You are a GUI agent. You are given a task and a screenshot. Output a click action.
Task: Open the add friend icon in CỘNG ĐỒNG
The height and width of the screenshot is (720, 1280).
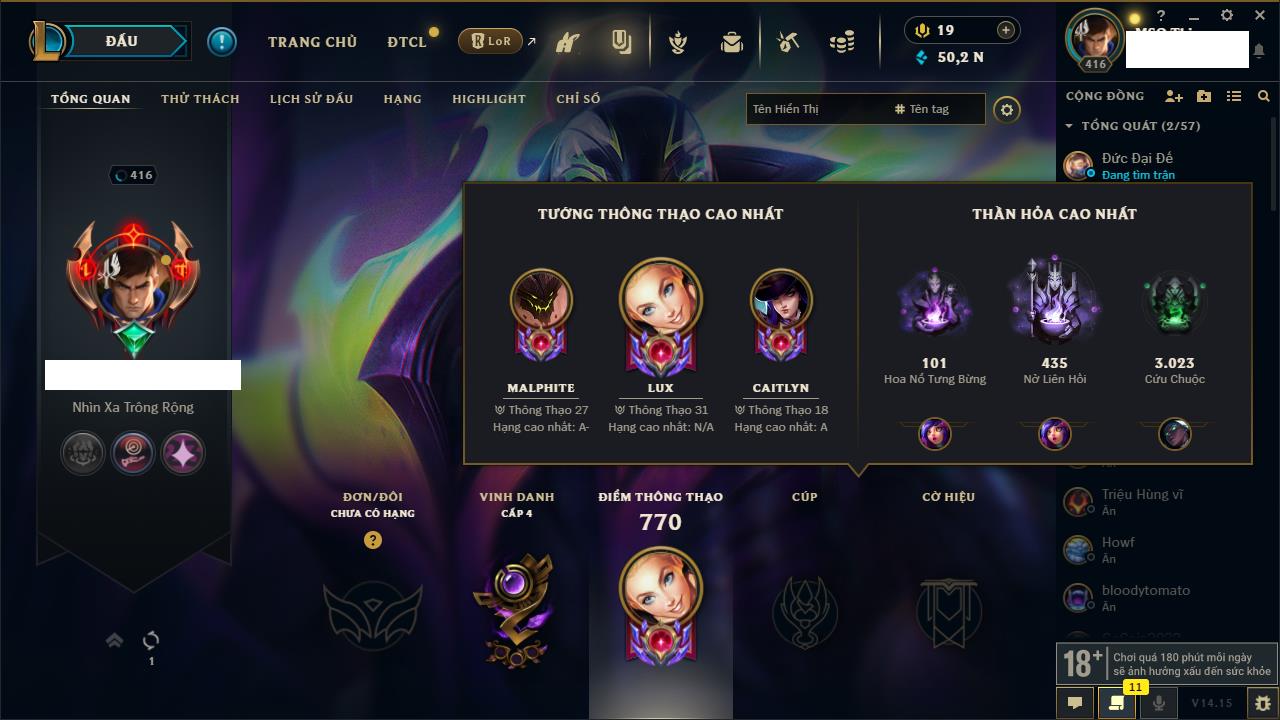pos(1174,96)
